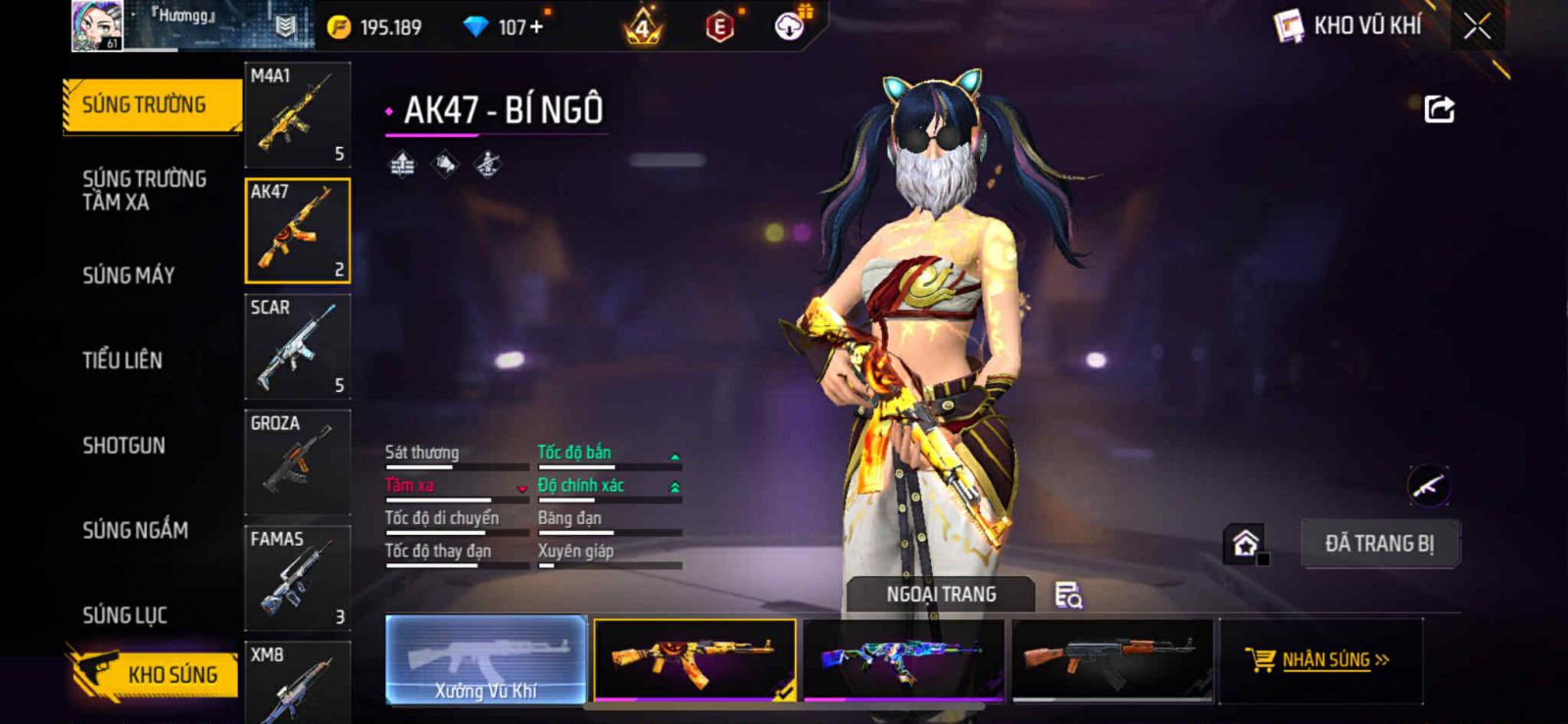Switch to the Súng Trường Tầm Xa category
This screenshot has width=1568, height=724.
pyautogui.click(x=144, y=190)
